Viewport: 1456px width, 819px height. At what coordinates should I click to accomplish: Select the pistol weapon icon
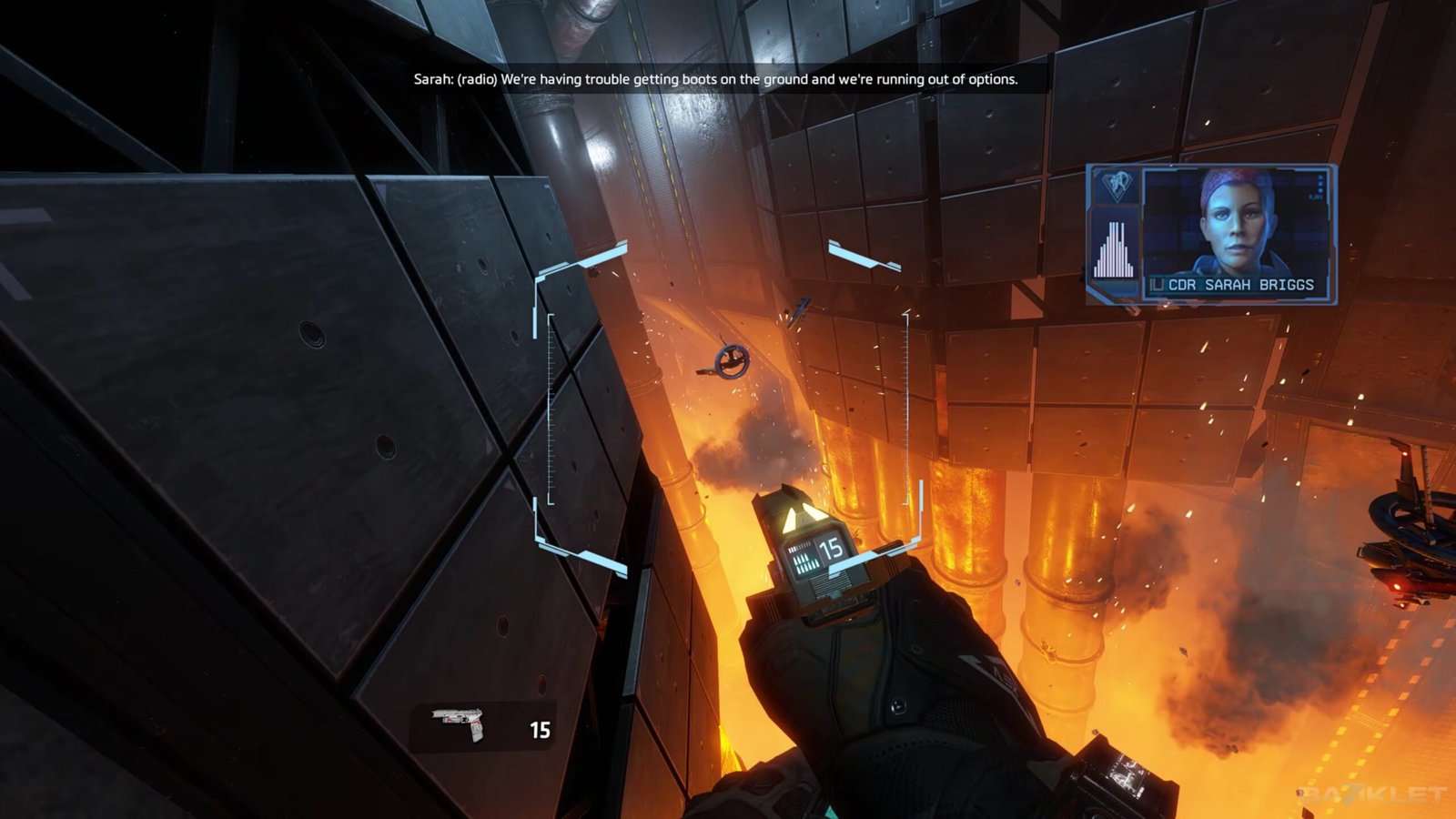pos(460,724)
